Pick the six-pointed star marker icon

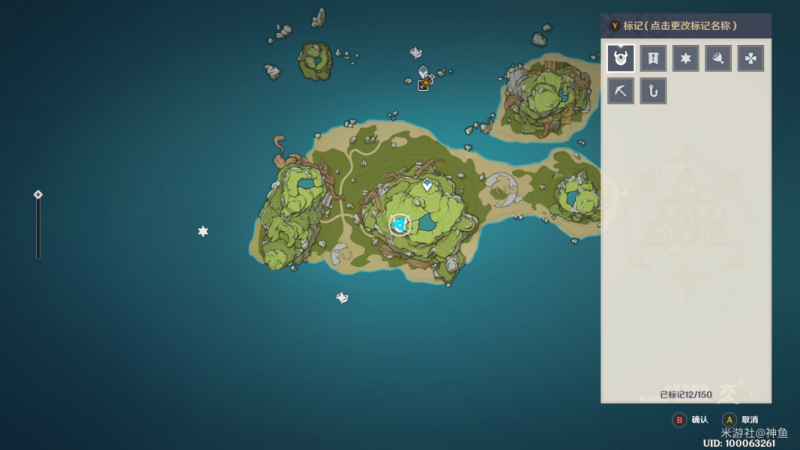point(685,59)
